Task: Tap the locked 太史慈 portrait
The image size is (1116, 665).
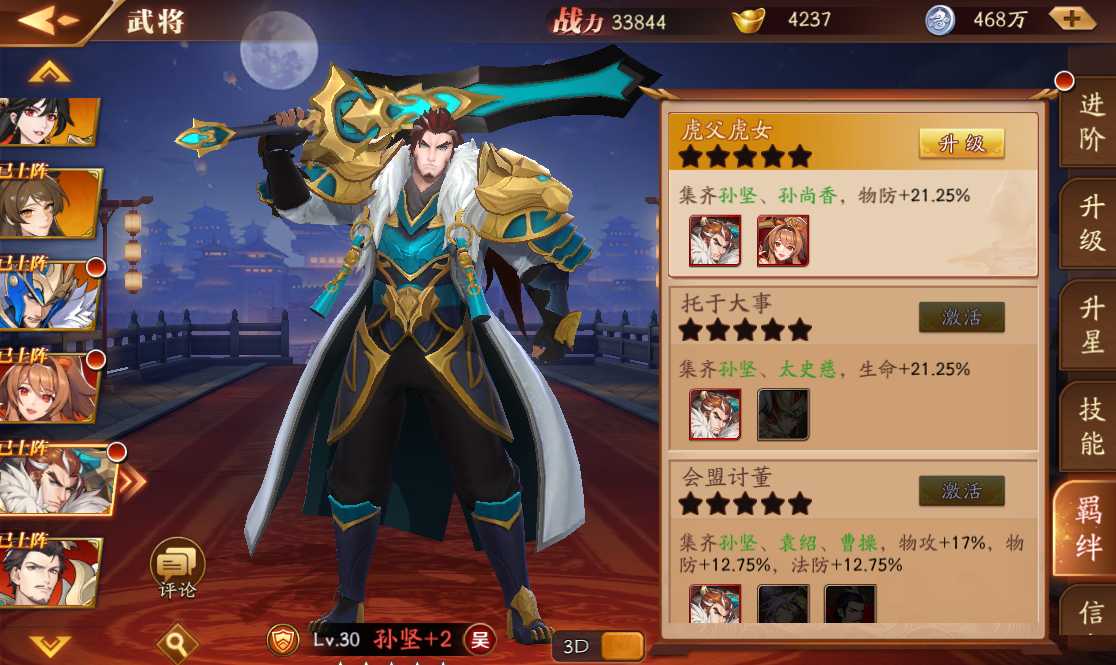Action: [783, 415]
